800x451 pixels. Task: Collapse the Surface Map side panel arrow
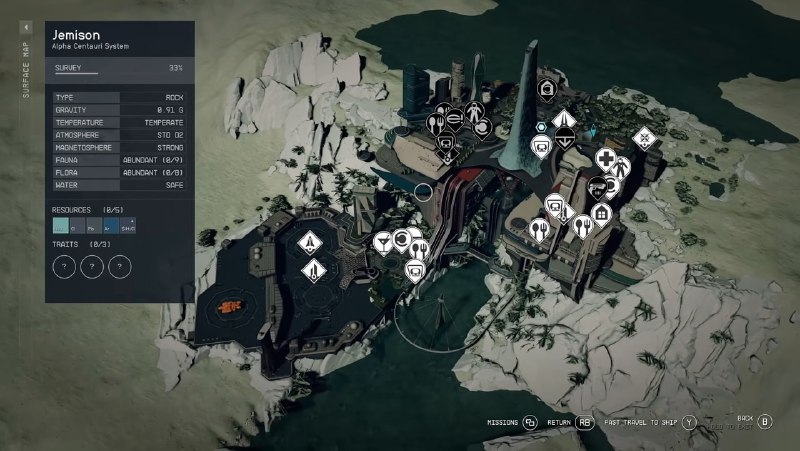26,29
